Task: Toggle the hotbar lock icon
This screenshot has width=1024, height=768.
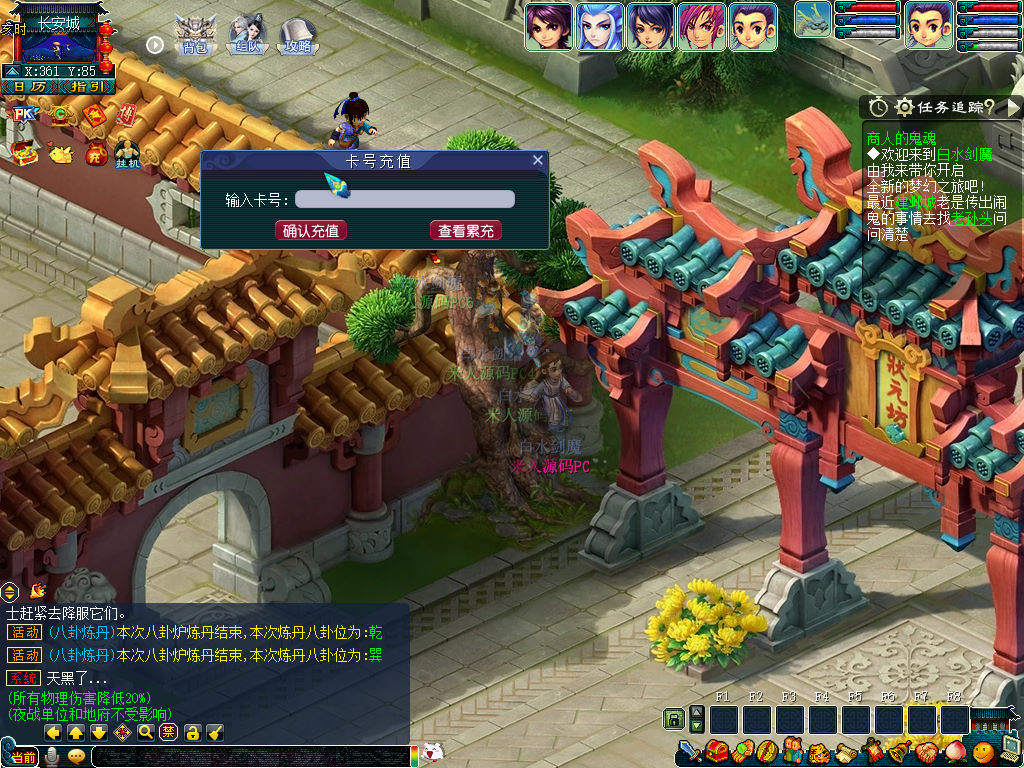Action: point(675,719)
